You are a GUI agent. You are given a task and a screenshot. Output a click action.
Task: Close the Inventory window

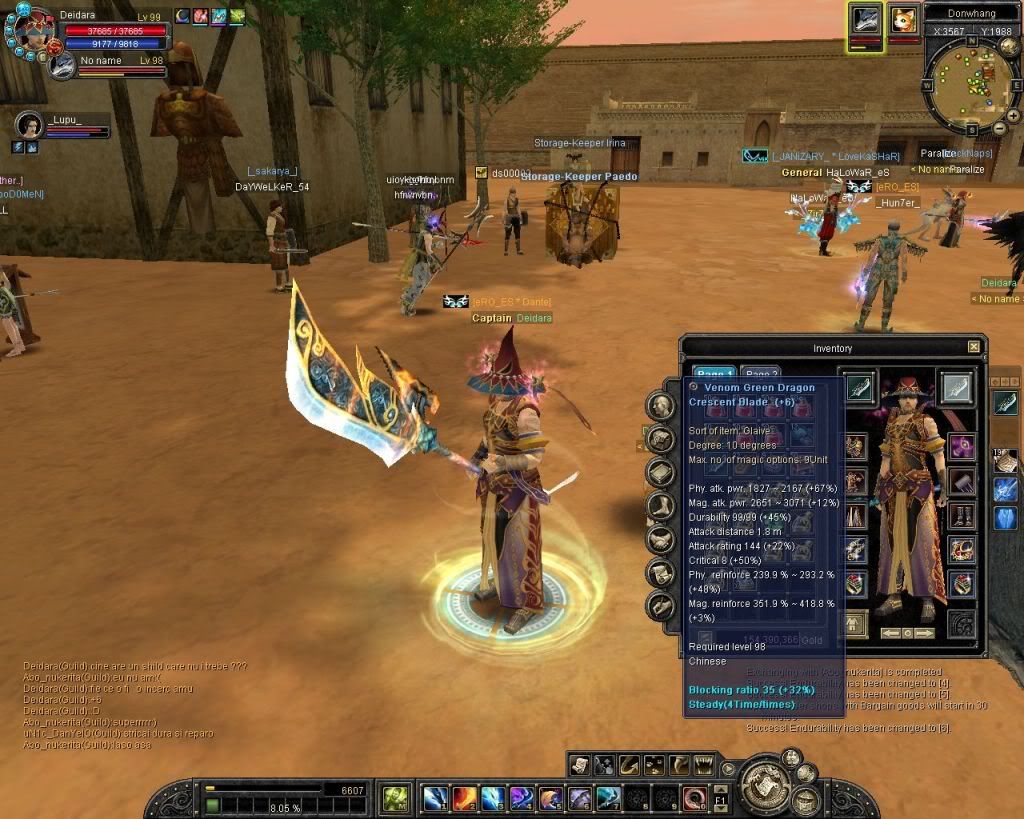click(x=974, y=347)
